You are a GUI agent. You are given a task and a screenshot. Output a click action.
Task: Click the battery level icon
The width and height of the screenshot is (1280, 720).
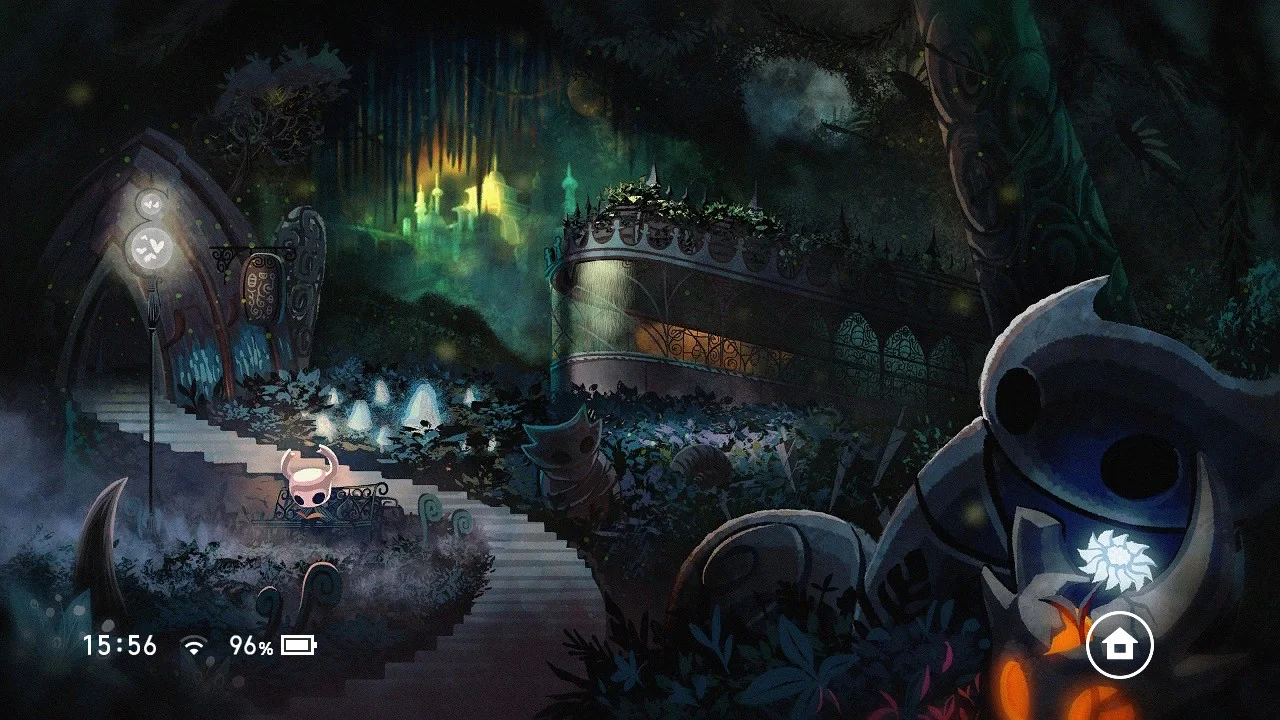(296, 646)
